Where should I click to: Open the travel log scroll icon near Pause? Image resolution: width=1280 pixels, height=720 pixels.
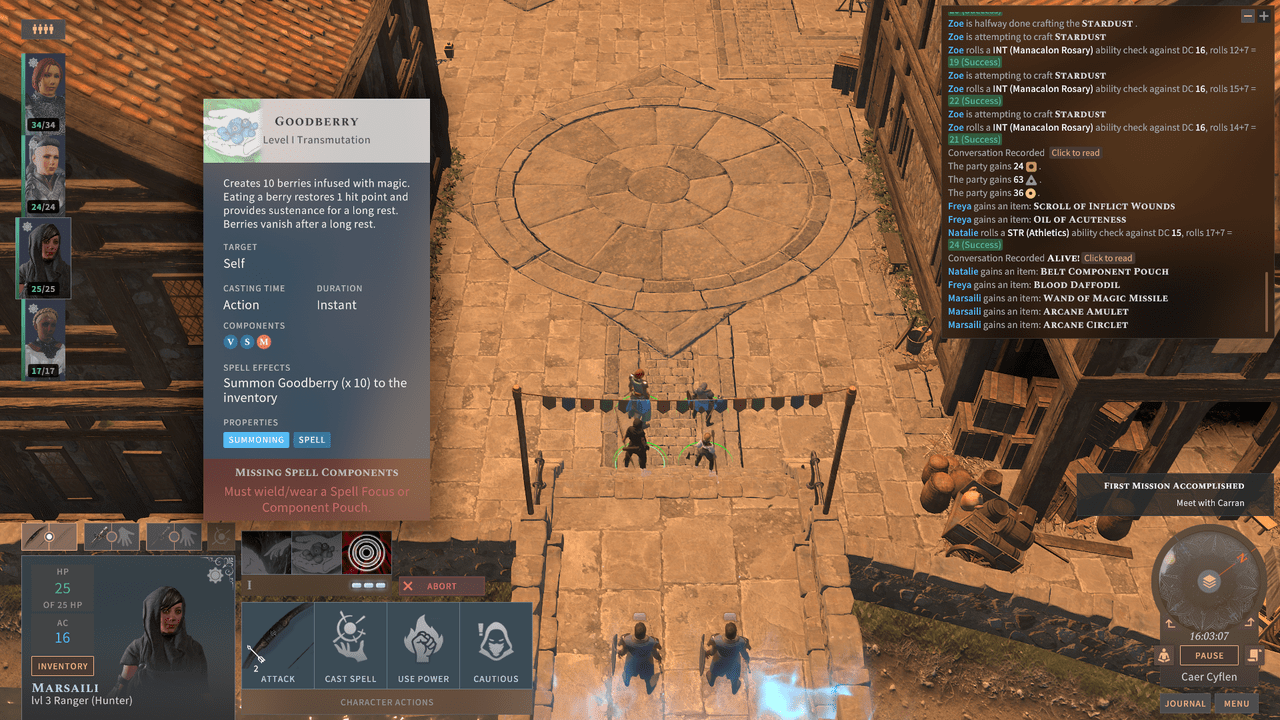pos(1253,654)
